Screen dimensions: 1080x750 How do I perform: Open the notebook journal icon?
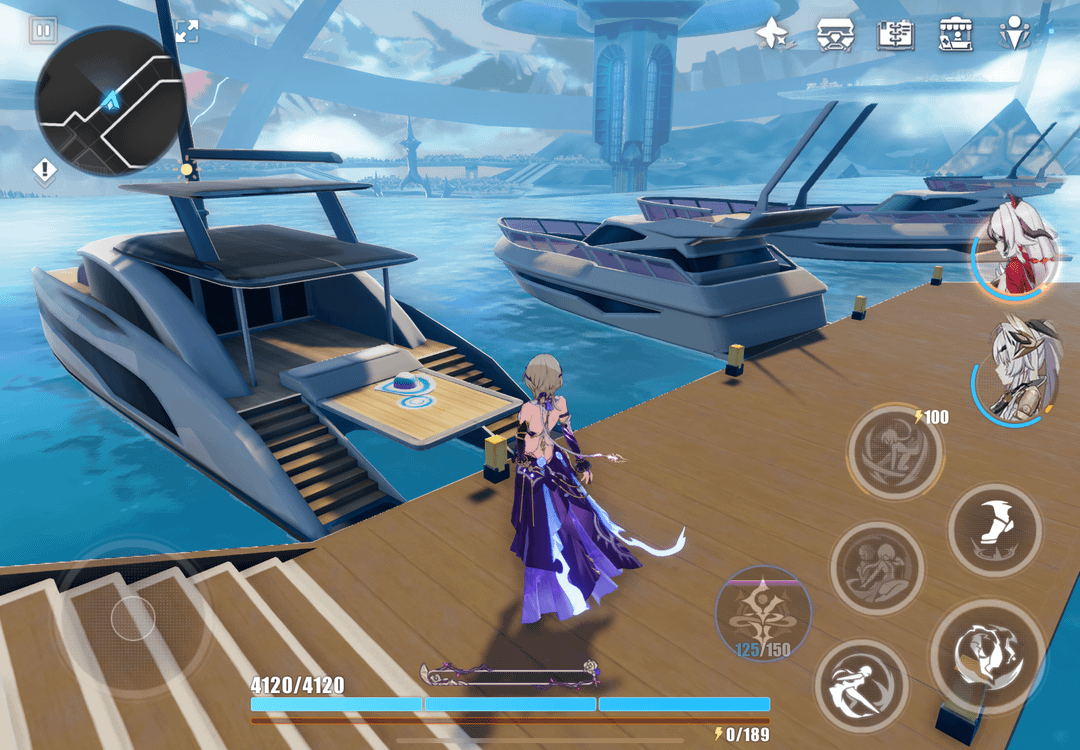[895, 35]
